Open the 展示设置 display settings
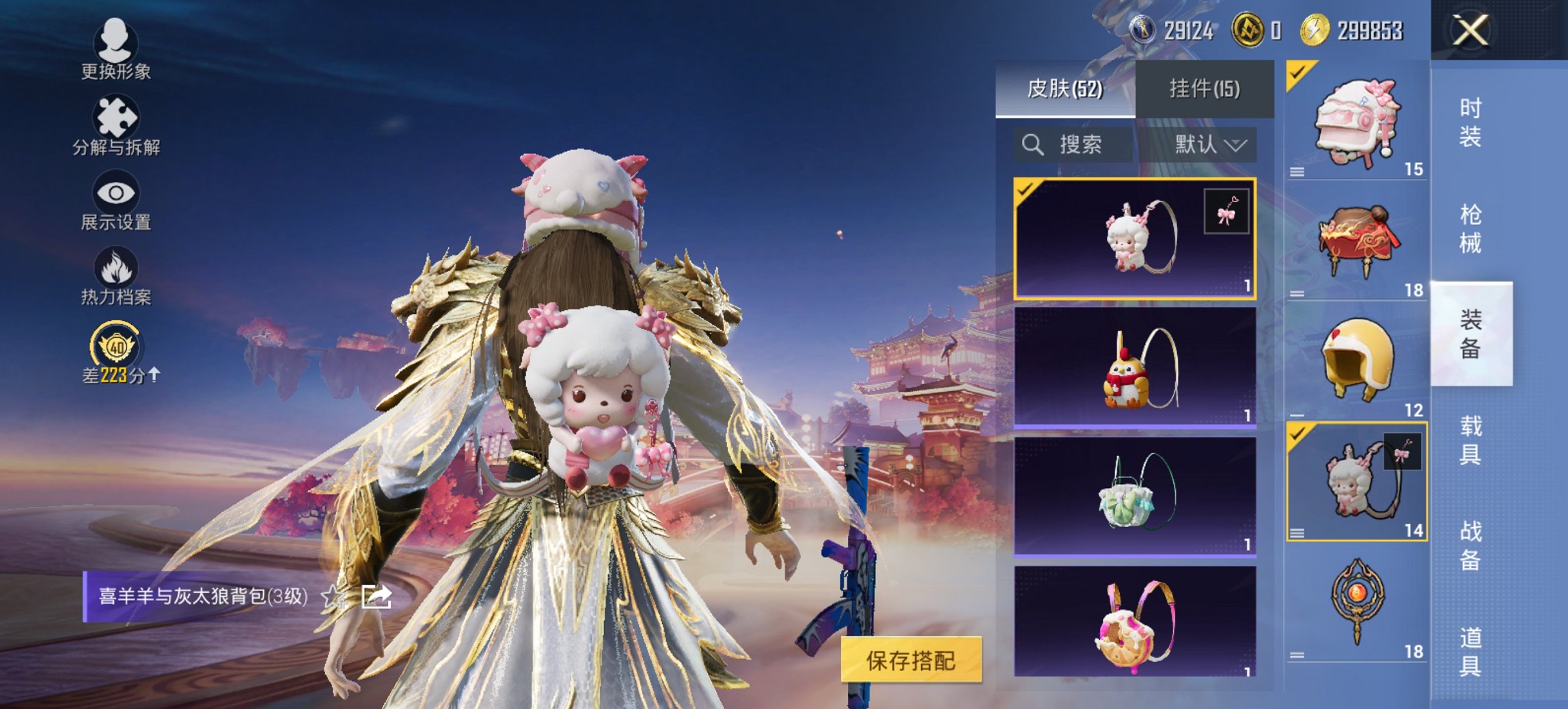This screenshot has width=1568, height=709. click(116, 202)
